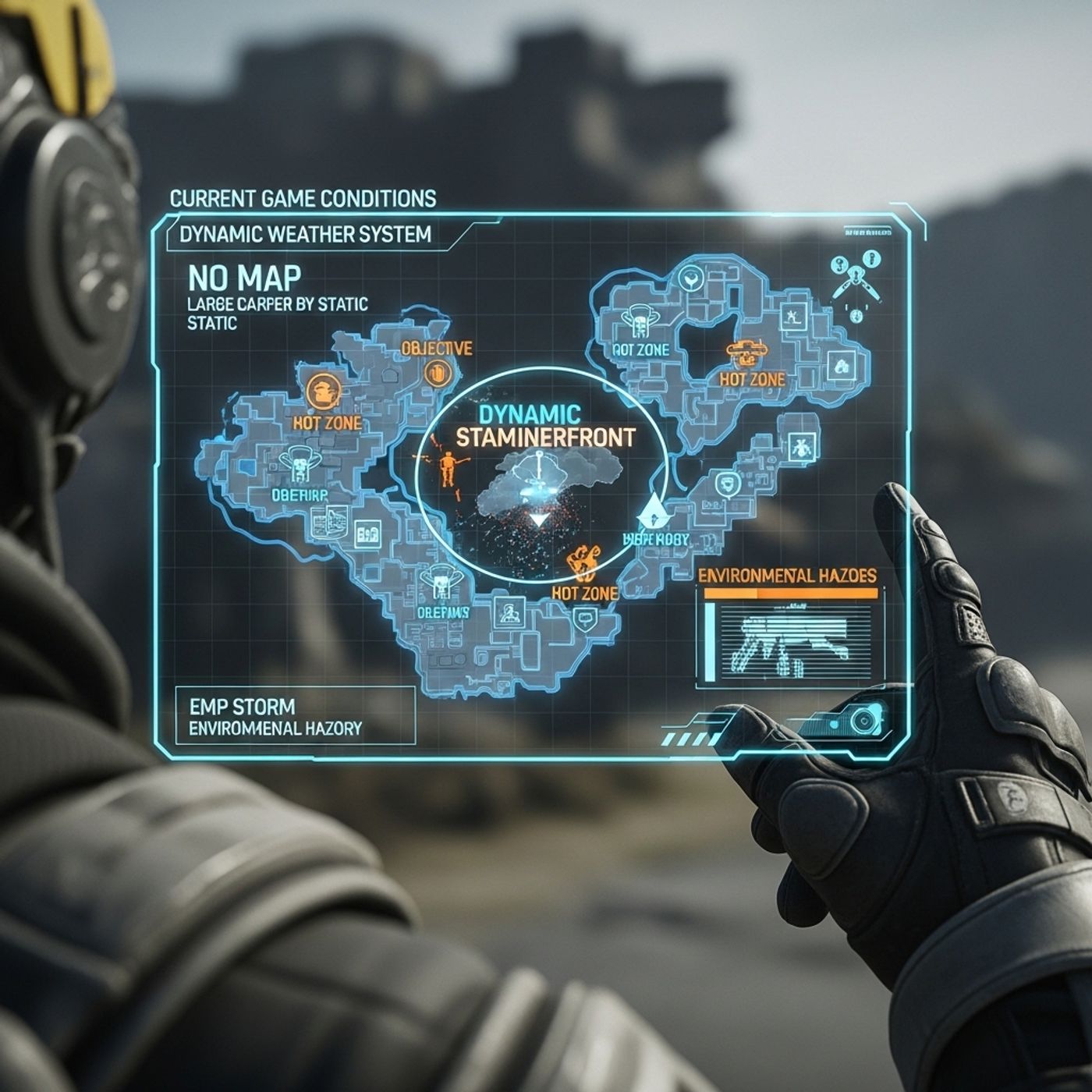Screen dimensions: 1092x1092
Task: Select the Dynamic Weather System tab
Action: (305, 234)
